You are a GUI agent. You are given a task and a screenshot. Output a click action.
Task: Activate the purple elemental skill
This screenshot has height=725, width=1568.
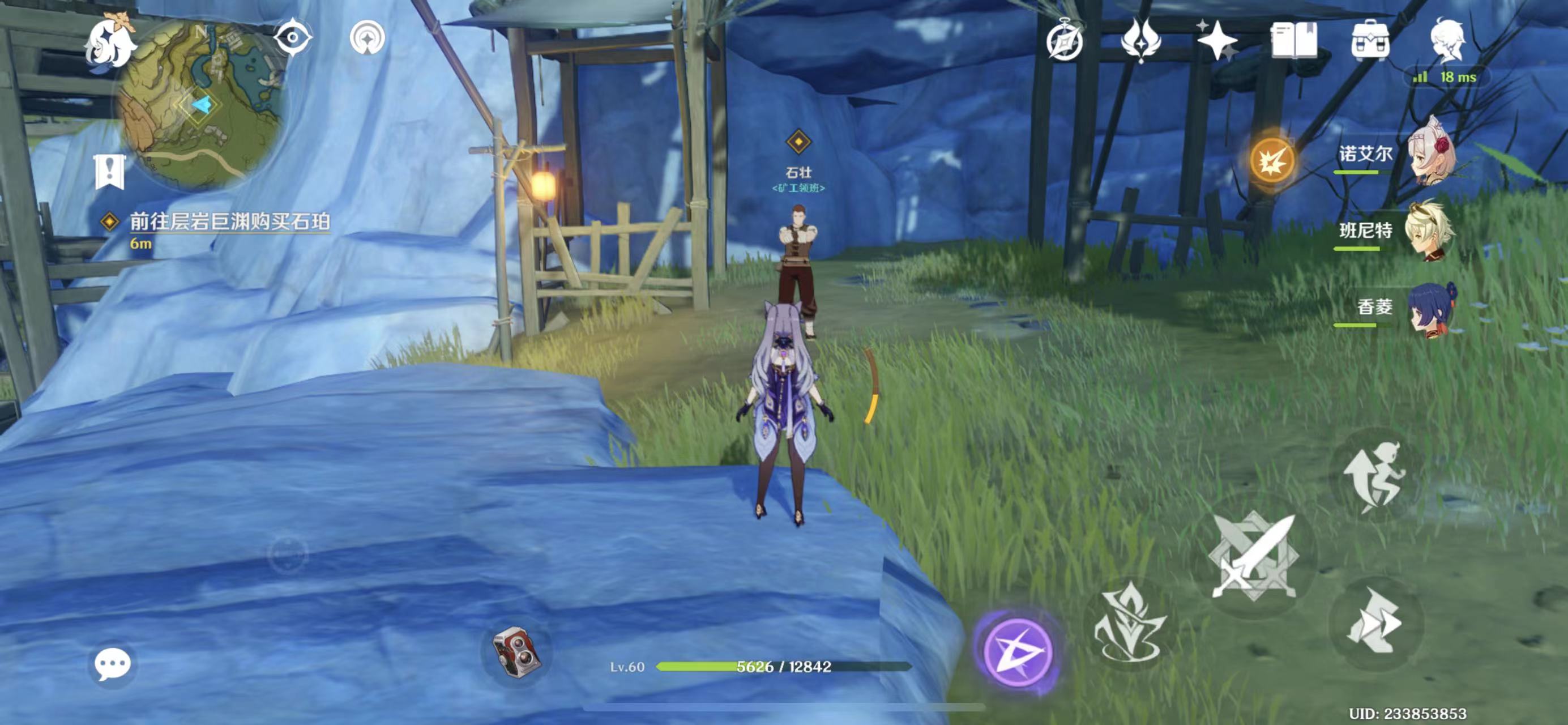[1018, 651]
